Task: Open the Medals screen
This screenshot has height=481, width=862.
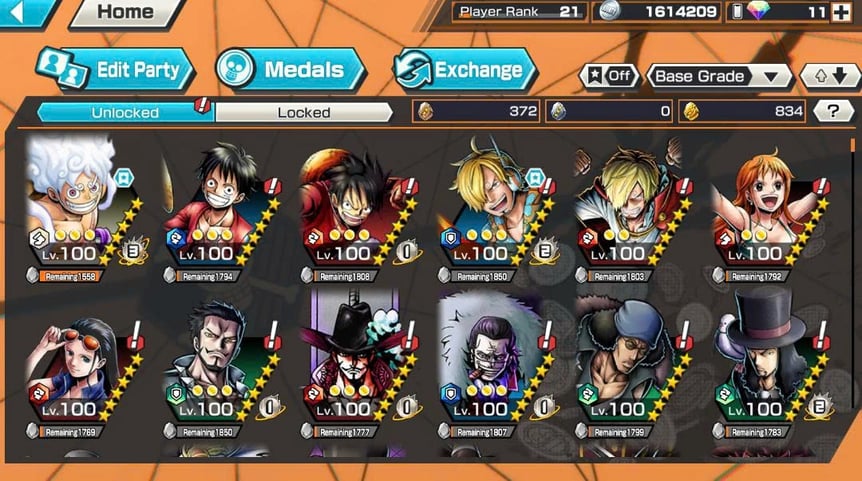Action: coord(291,70)
